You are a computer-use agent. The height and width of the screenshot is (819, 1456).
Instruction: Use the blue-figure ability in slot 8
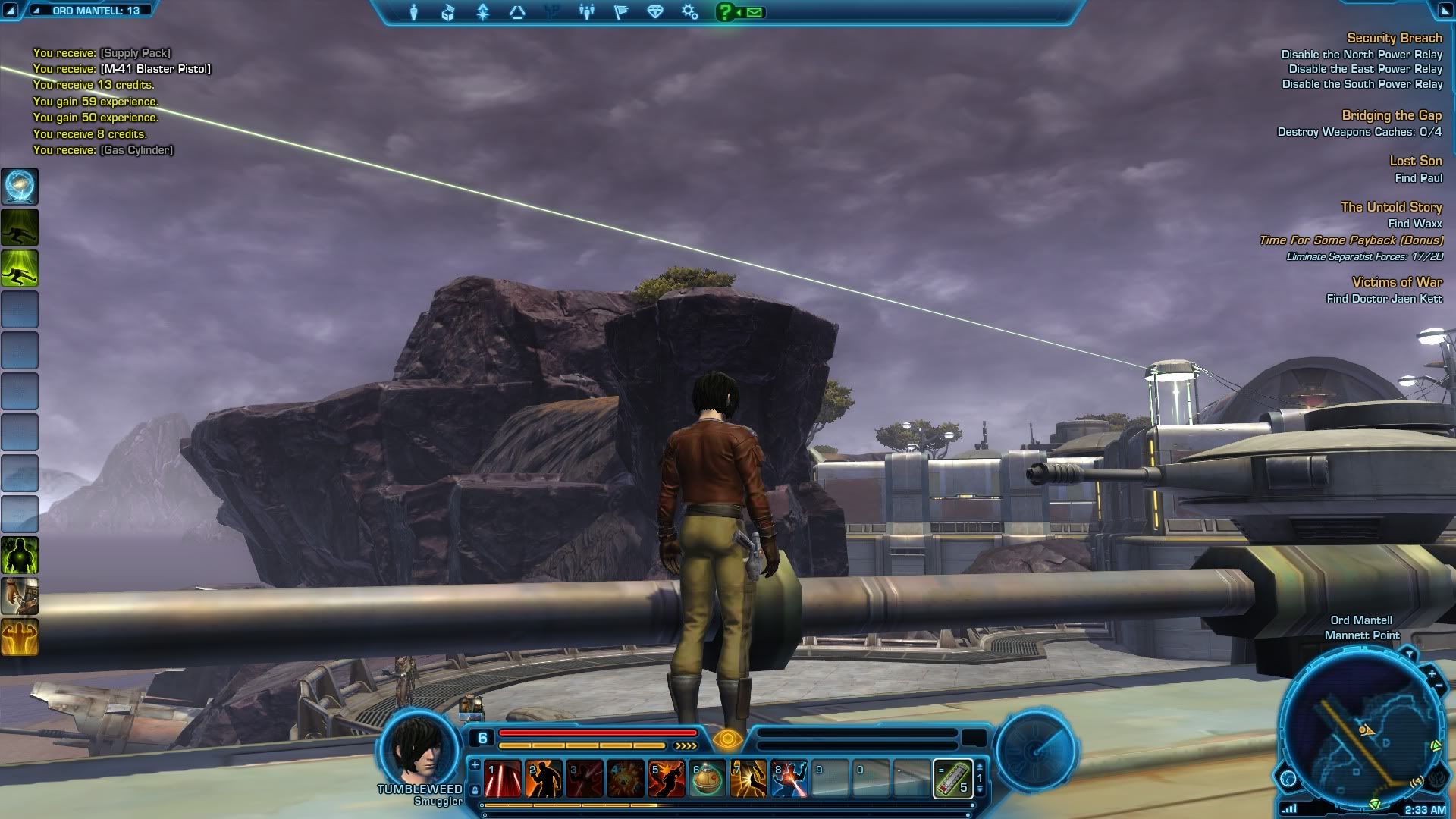(x=789, y=779)
